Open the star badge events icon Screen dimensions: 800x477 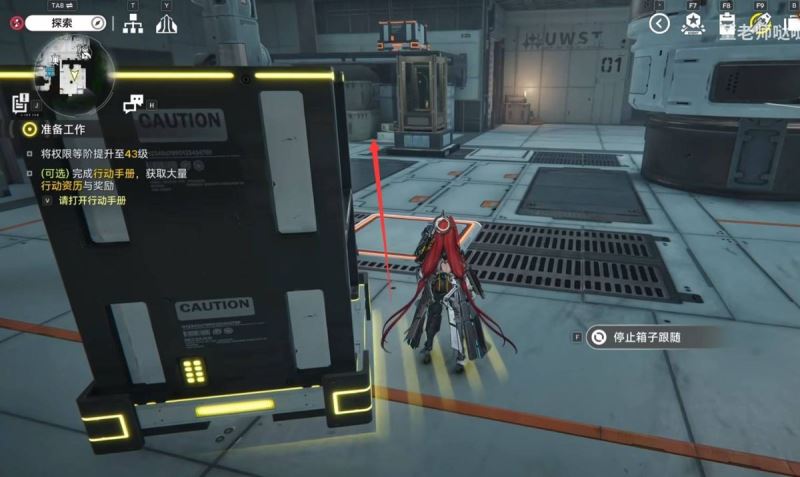(692, 24)
